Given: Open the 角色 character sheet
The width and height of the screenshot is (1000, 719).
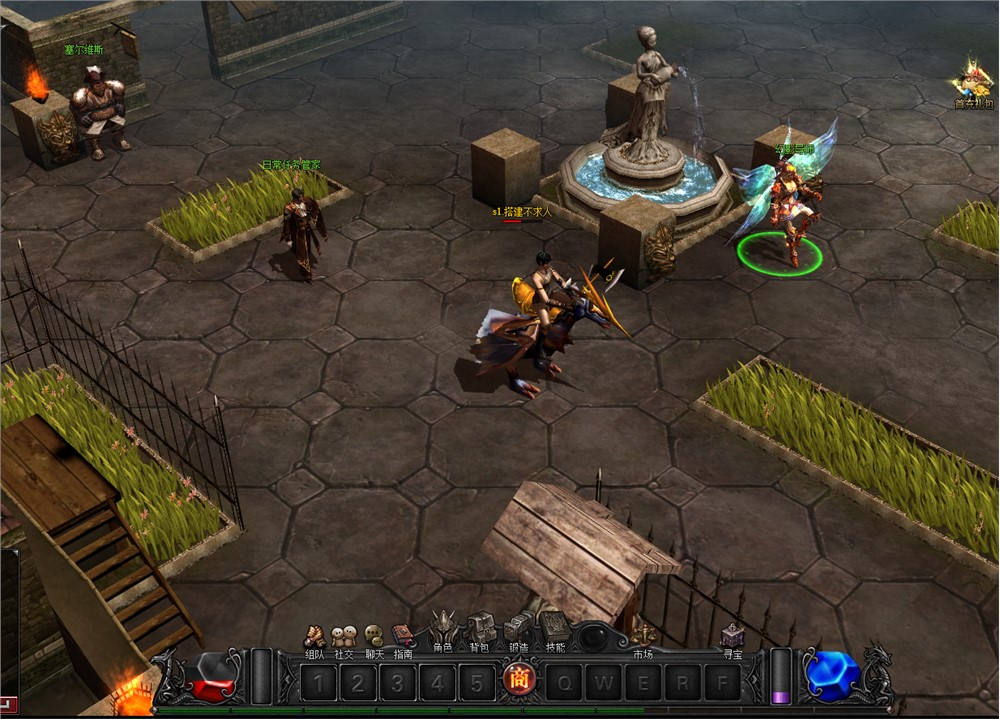Looking at the screenshot, I should point(443,630).
